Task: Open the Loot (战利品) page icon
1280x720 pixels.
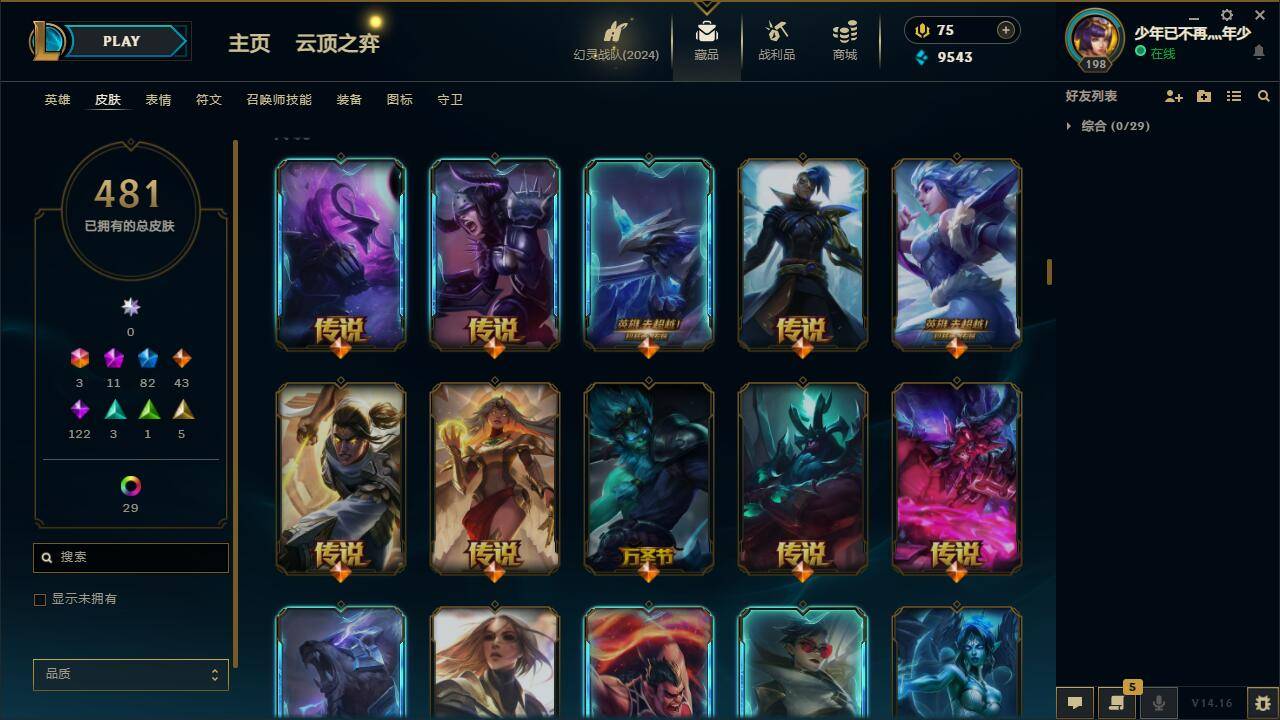Action: [x=775, y=40]
